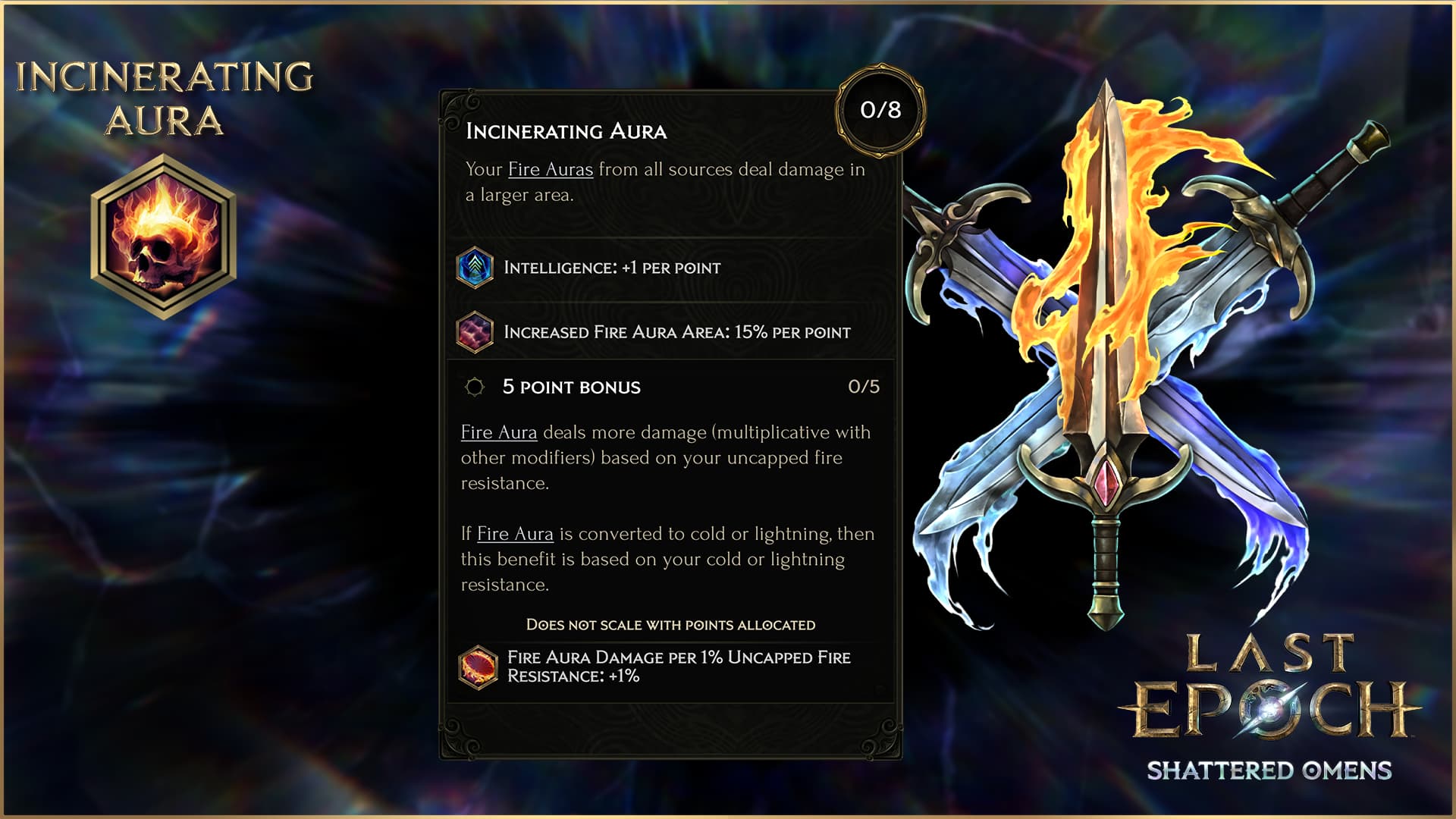This screenshot has height=819, width=1456.
Task: Select the Incinerating Aura flaming skull node
Action: tap(164, 237)
